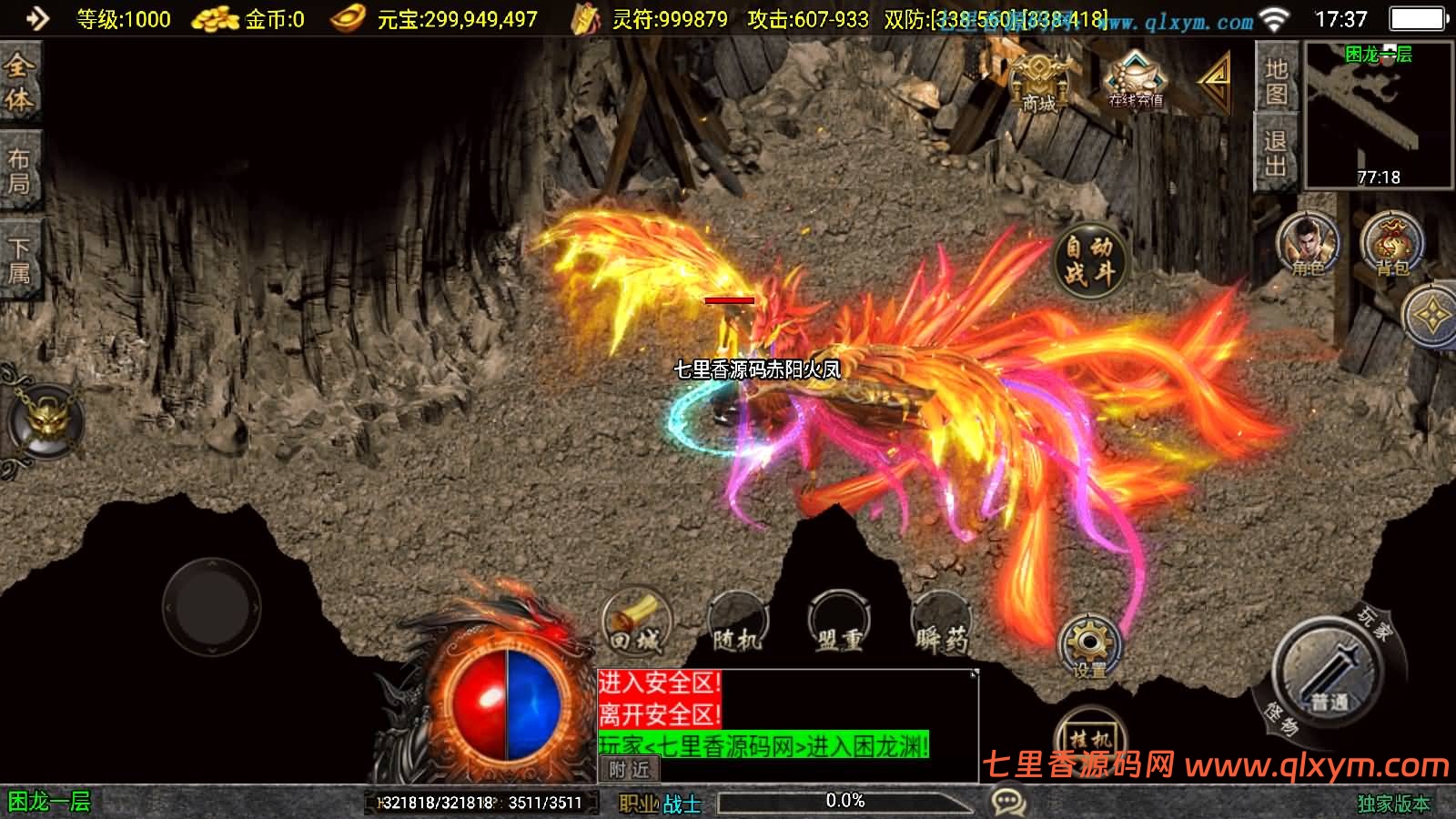Toggle 自动战斗 auto battle

click(1089, 259)
